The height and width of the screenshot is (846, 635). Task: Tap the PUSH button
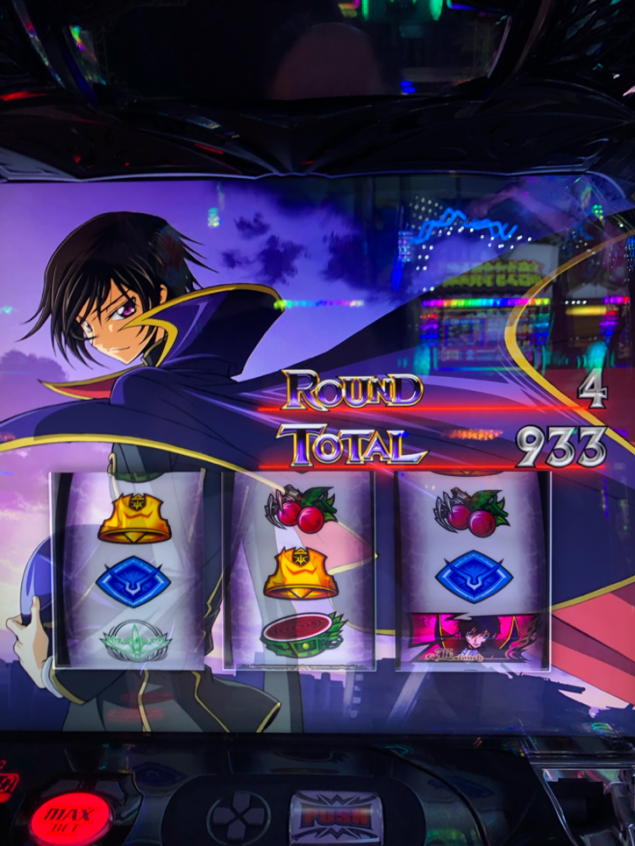[335, 815]
